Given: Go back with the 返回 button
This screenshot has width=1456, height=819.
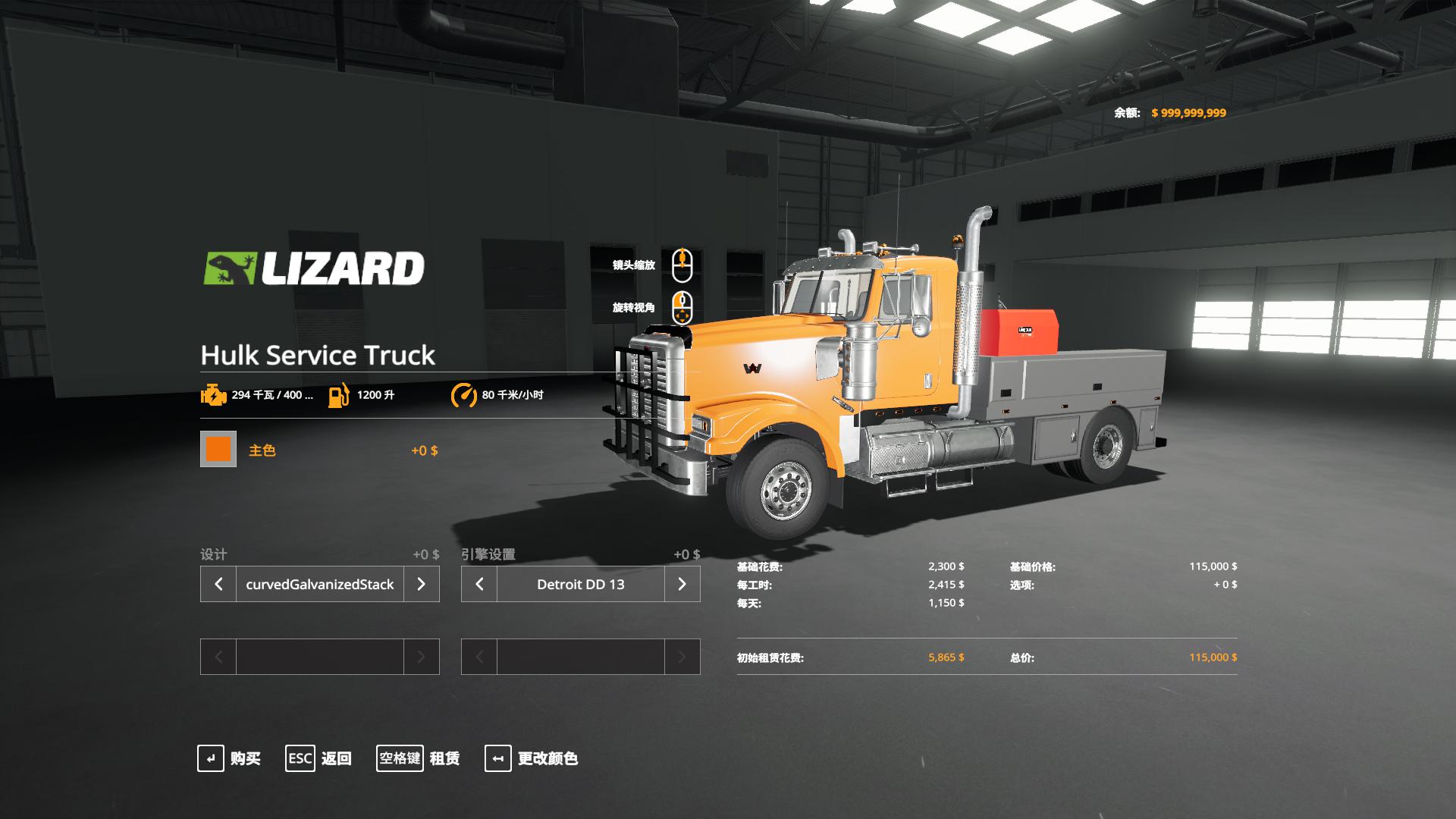Looking at the screenshot, I should click(318, 758).
